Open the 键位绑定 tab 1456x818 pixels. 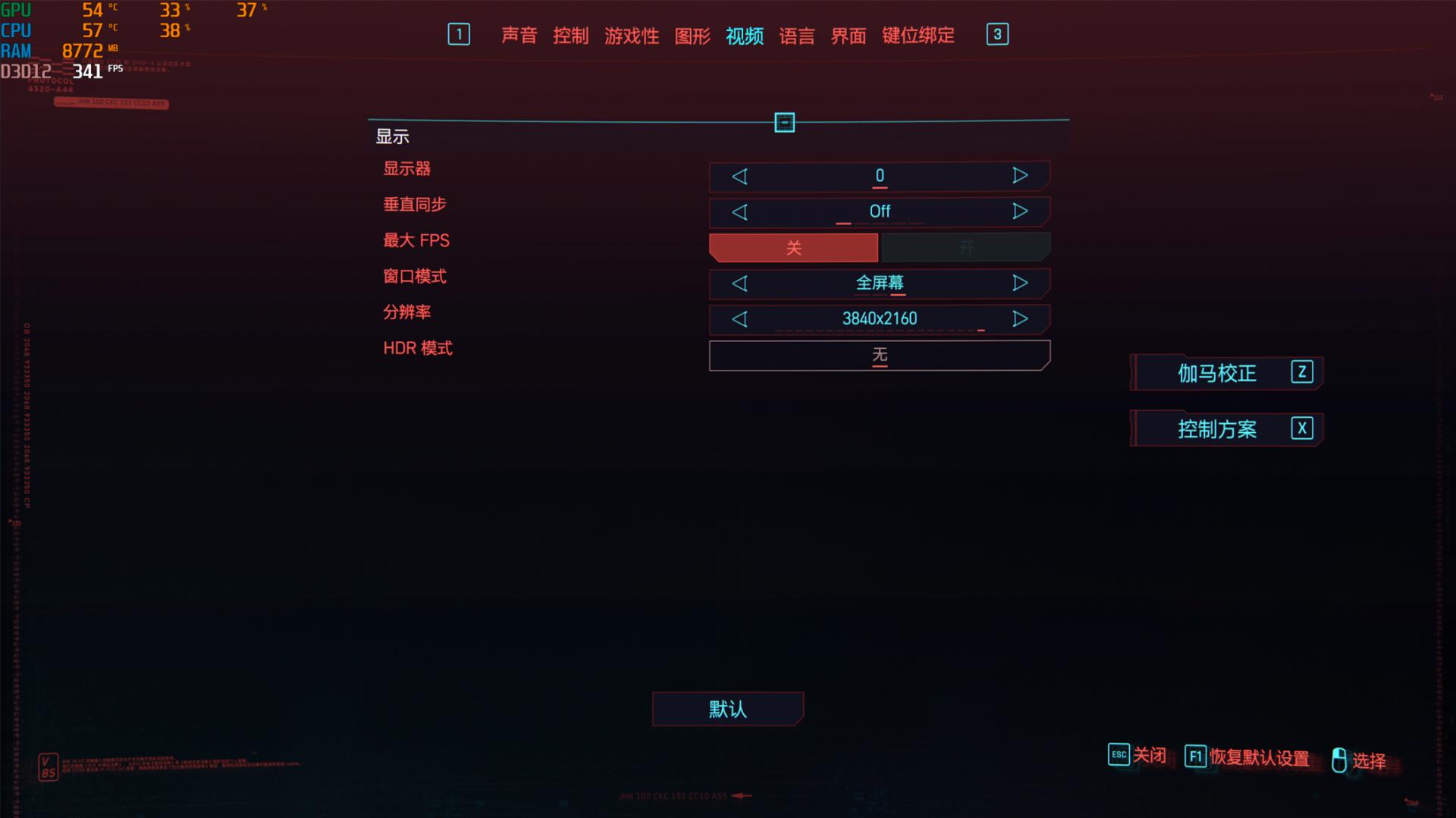click(x=917, y=36)
